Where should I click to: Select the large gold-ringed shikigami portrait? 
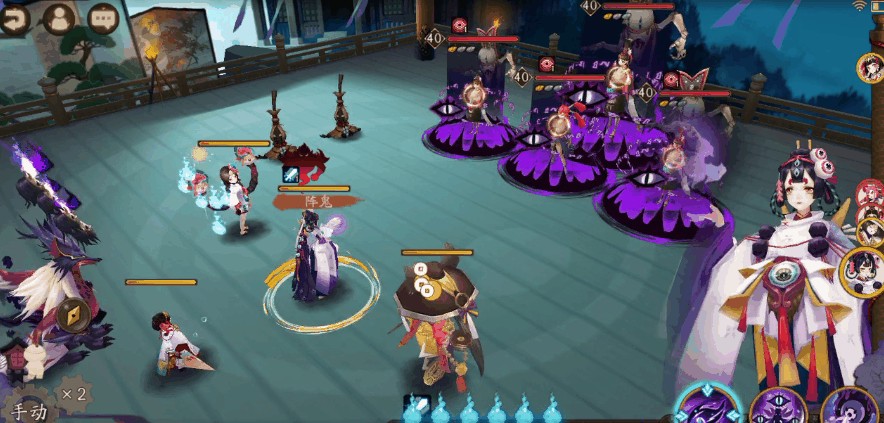(x=862, y=268)
